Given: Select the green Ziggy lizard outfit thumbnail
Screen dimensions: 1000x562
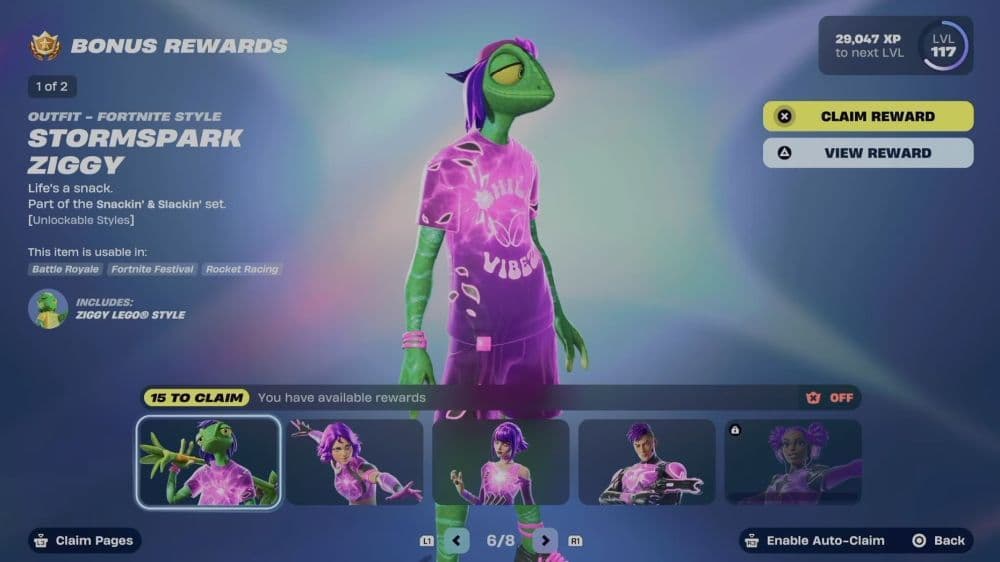Looking at the screenshot, I should click(209, 462).
